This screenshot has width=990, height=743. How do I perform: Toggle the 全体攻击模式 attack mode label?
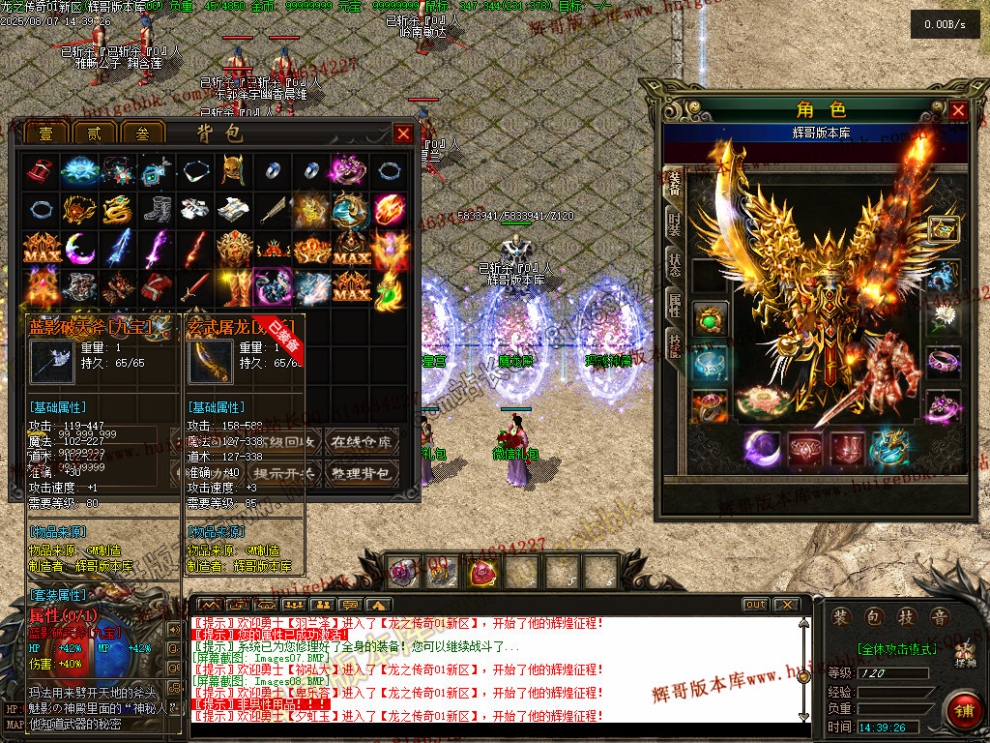[x=896, y=649]
